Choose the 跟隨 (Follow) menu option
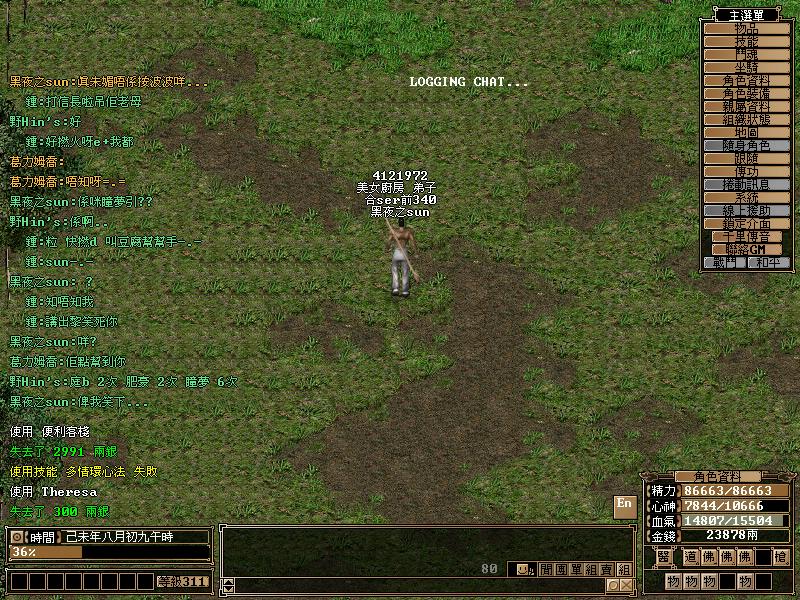Image resolution: width=800 pixels, height=600 pixels. pos(746,158)
